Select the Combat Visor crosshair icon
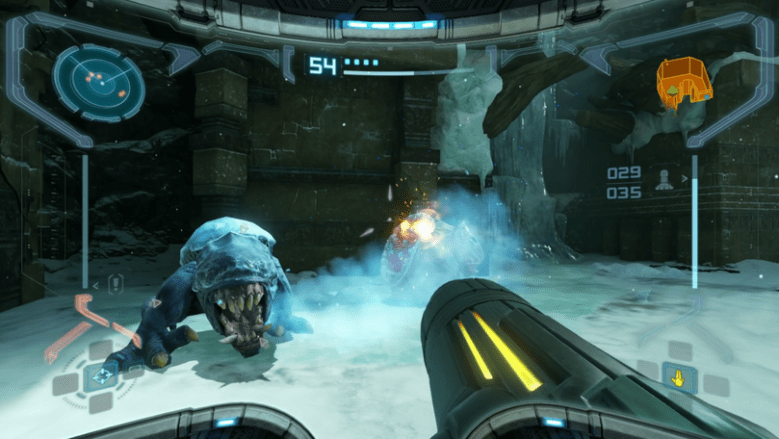Screen dimensions: 779x439 click(100, 377)
